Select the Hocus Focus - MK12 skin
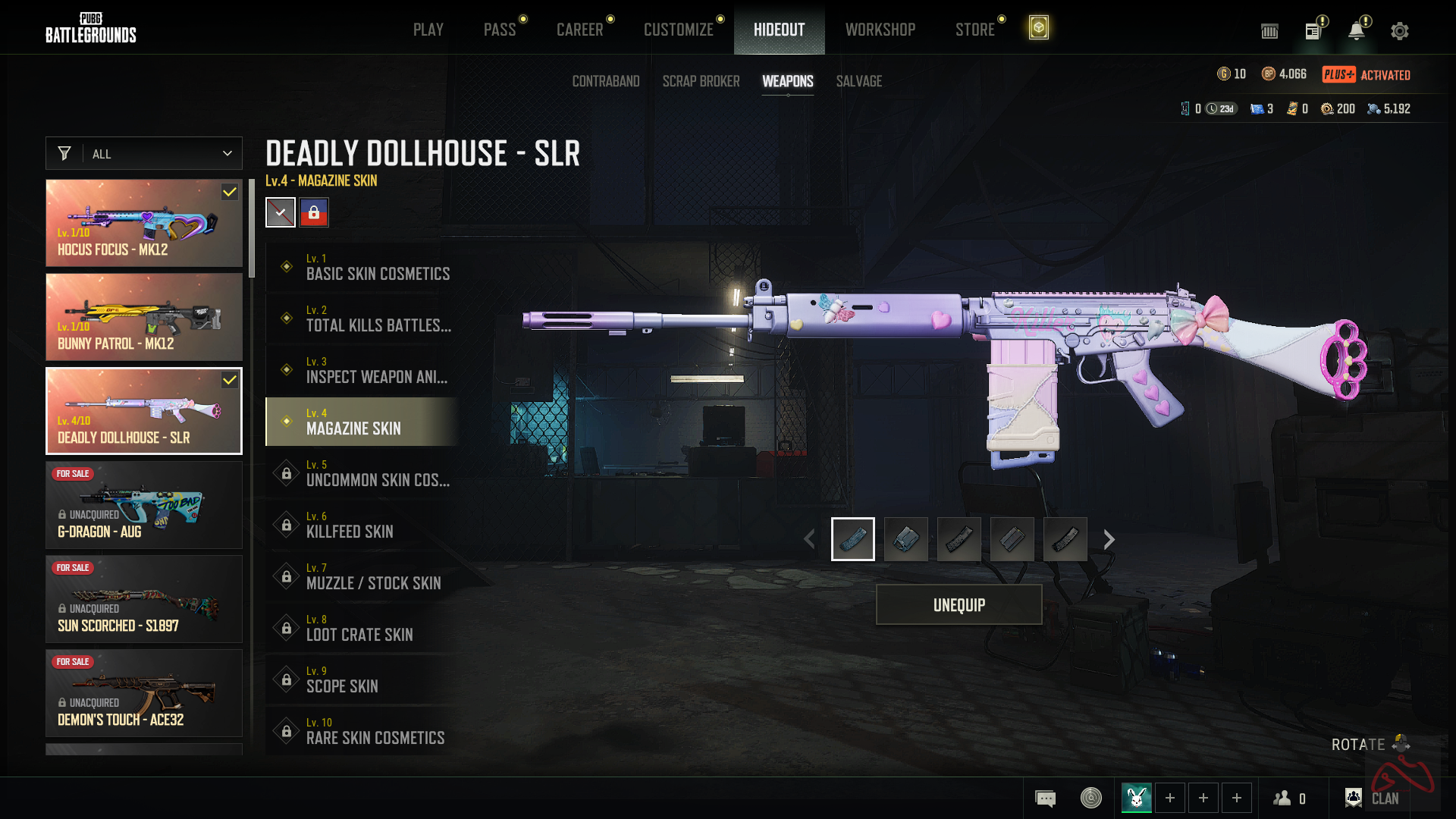1456x819 pixels. (144, 223)
